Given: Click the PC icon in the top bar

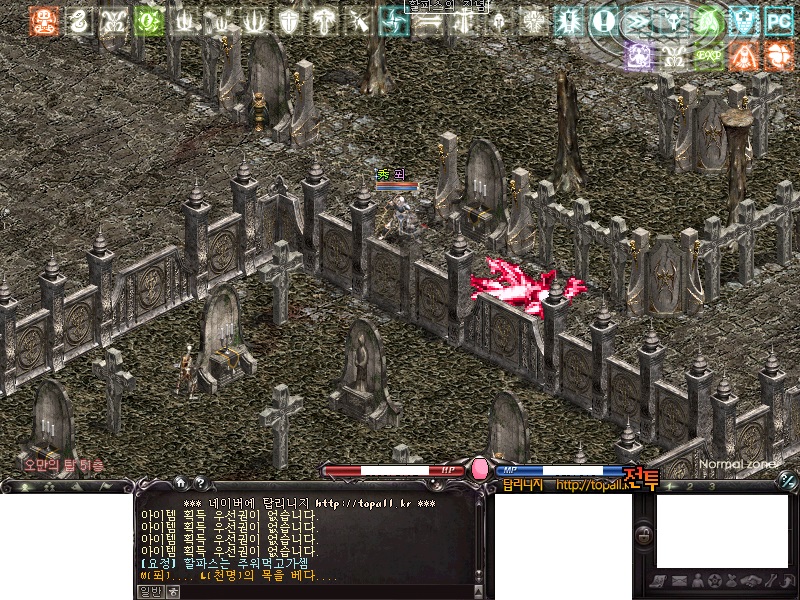Looking at the screenshot, I should (777, 19).
